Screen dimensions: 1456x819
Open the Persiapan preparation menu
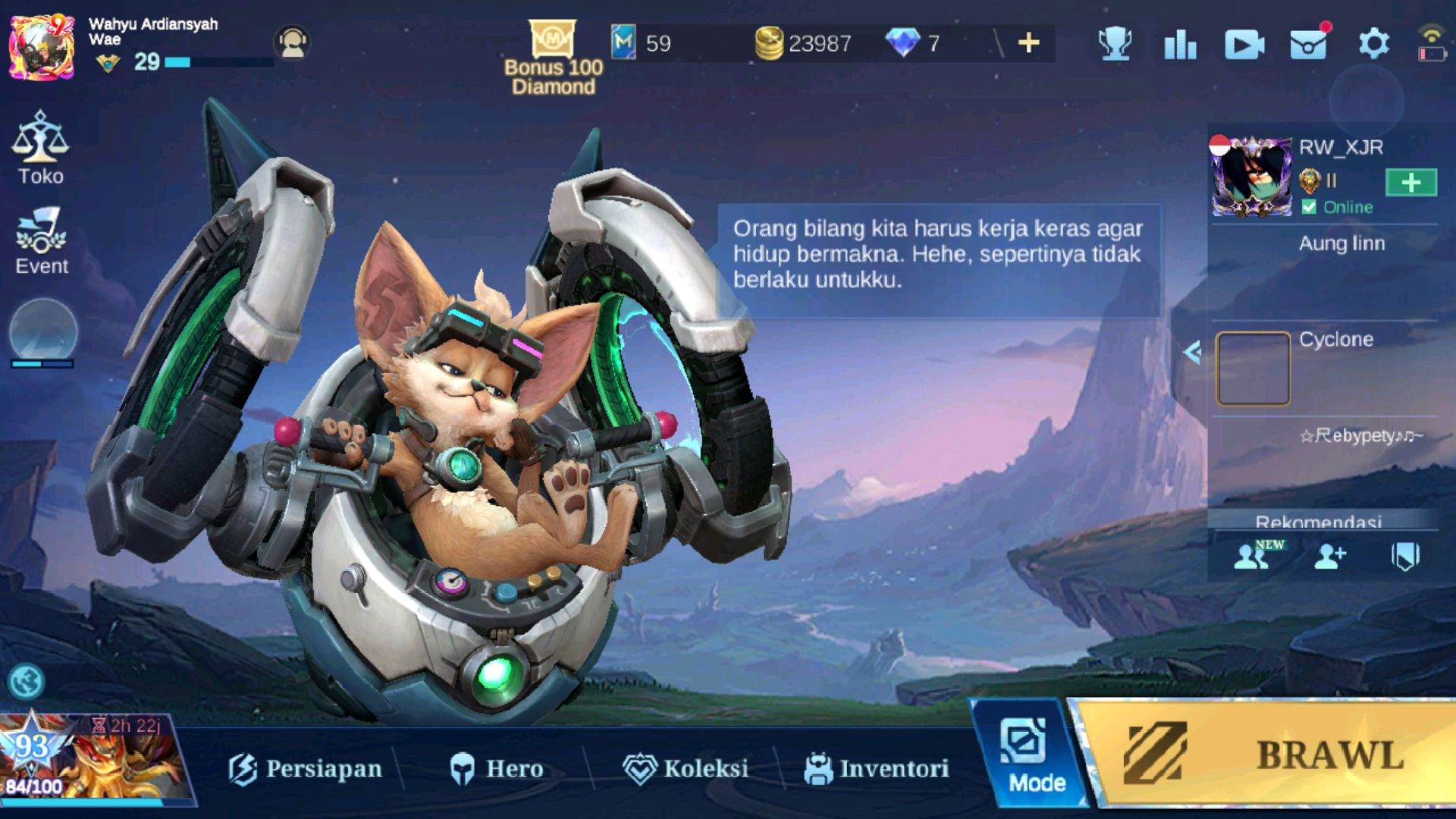pos(306,768)
